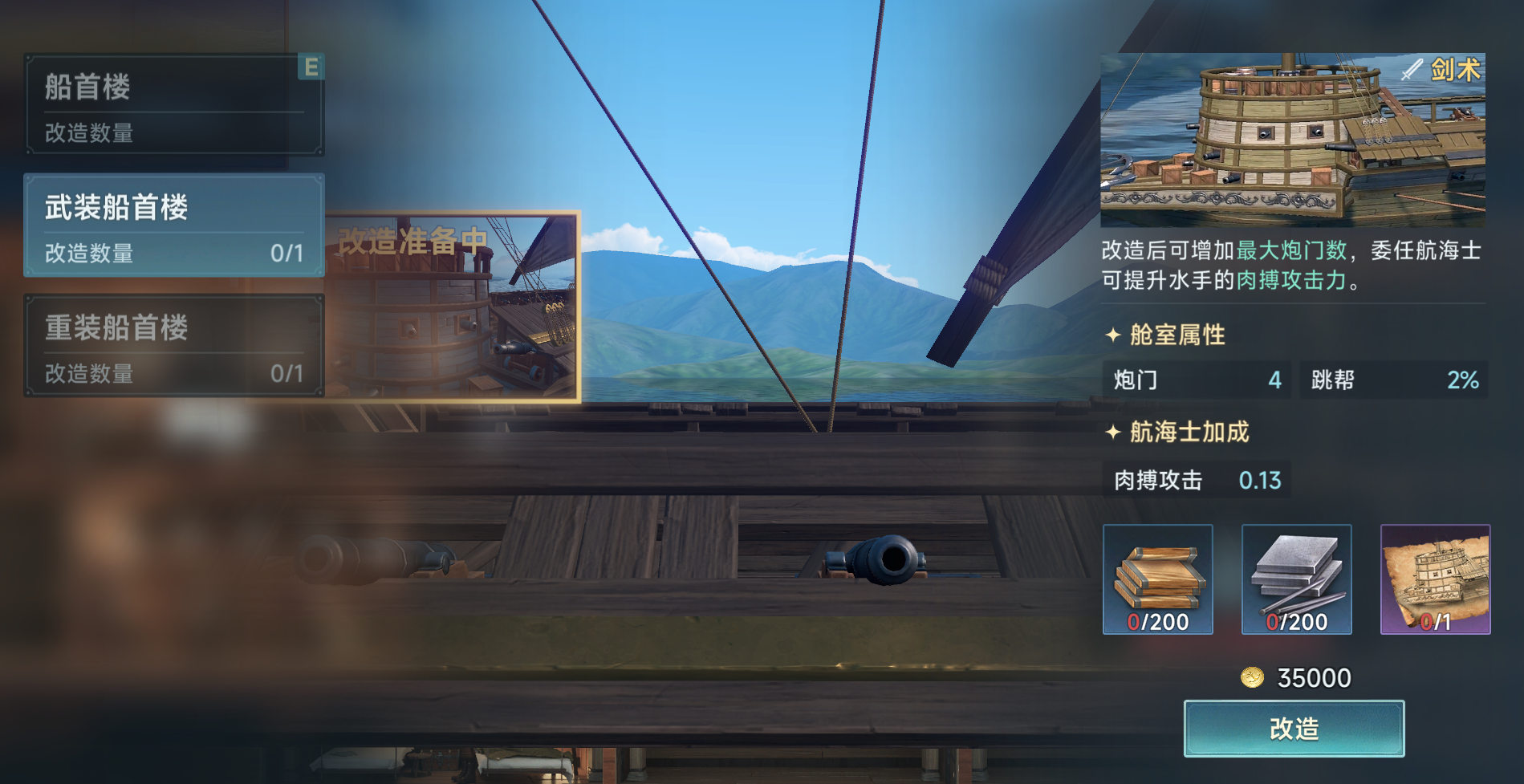Click the star icon beside 舱室属性

(x=1116, y=336)
